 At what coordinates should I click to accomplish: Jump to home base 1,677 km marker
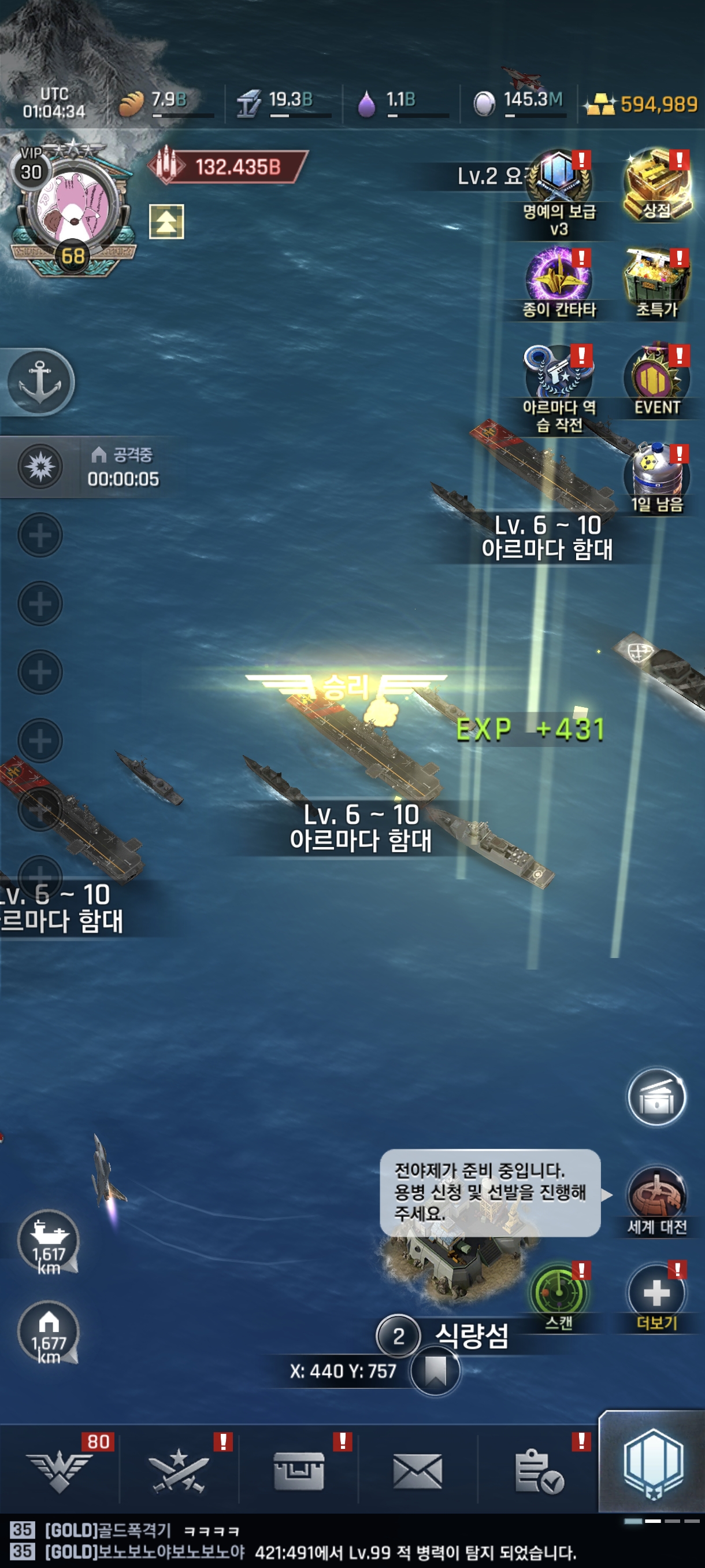coord(49,1332)
